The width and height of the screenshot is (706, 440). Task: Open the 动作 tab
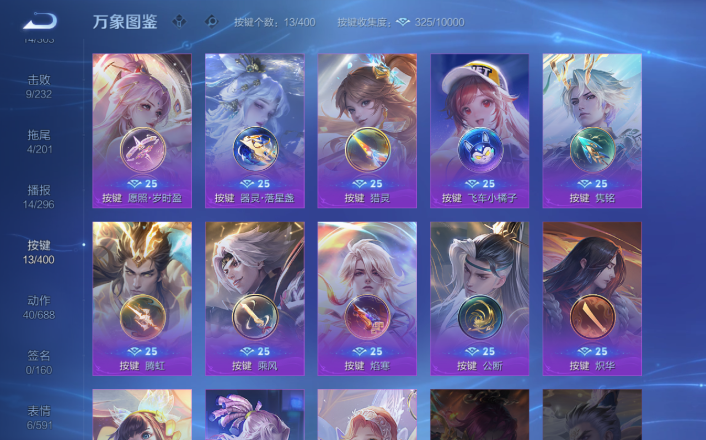pyautogui.click(x=39, y=307)
